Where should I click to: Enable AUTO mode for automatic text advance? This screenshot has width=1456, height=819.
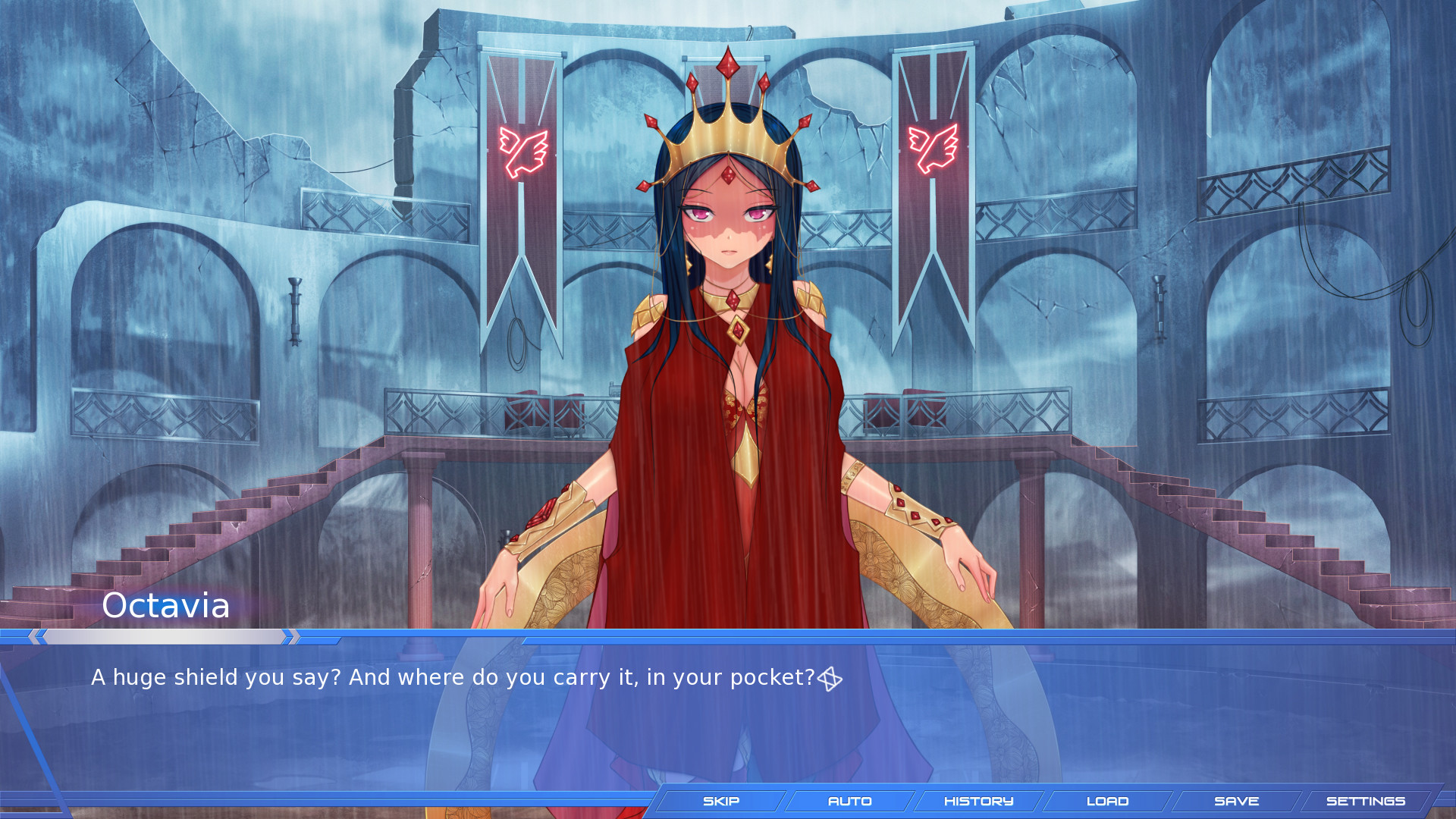click(851, 801)
